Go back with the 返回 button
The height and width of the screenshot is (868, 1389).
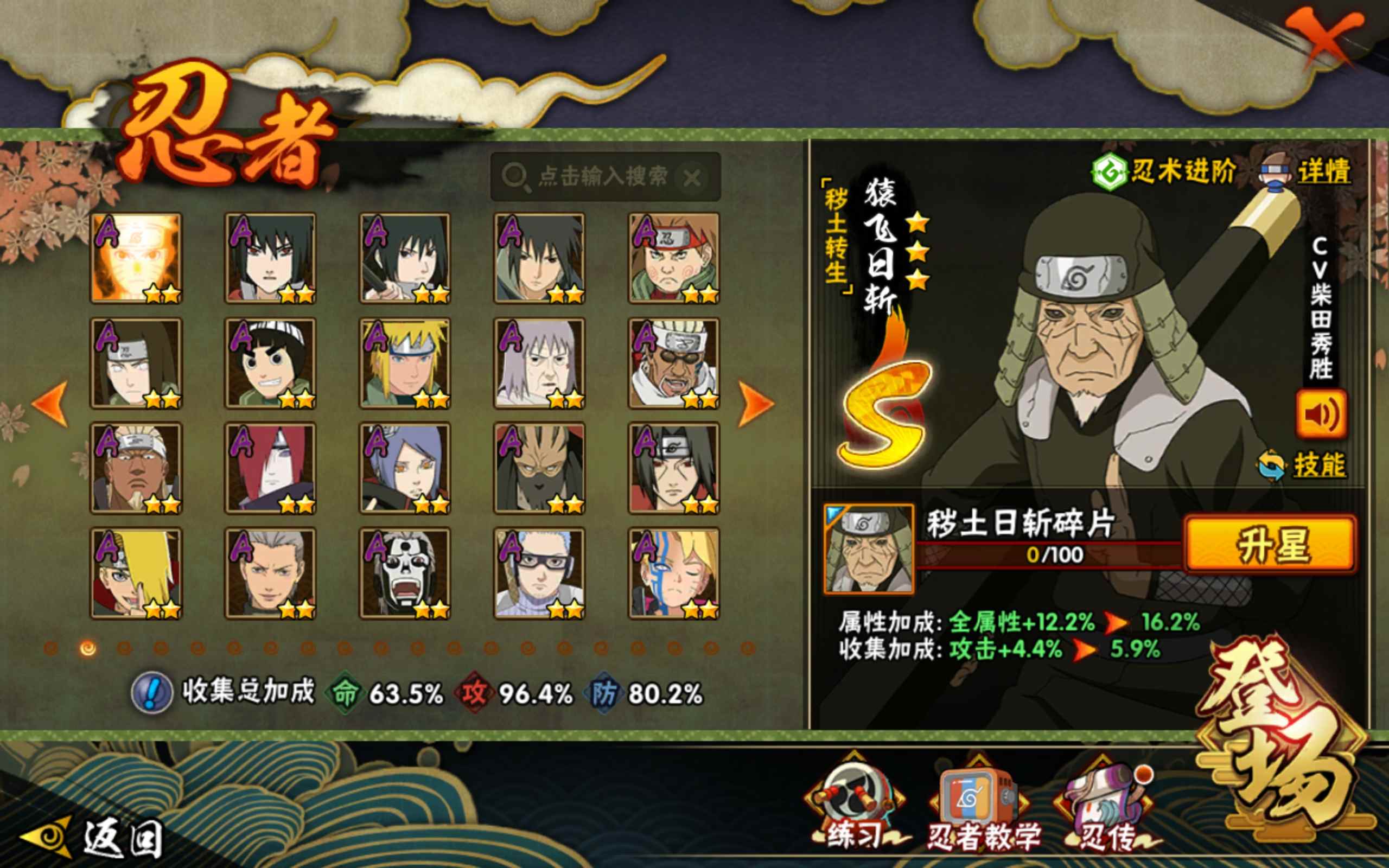tap(92, 838)
